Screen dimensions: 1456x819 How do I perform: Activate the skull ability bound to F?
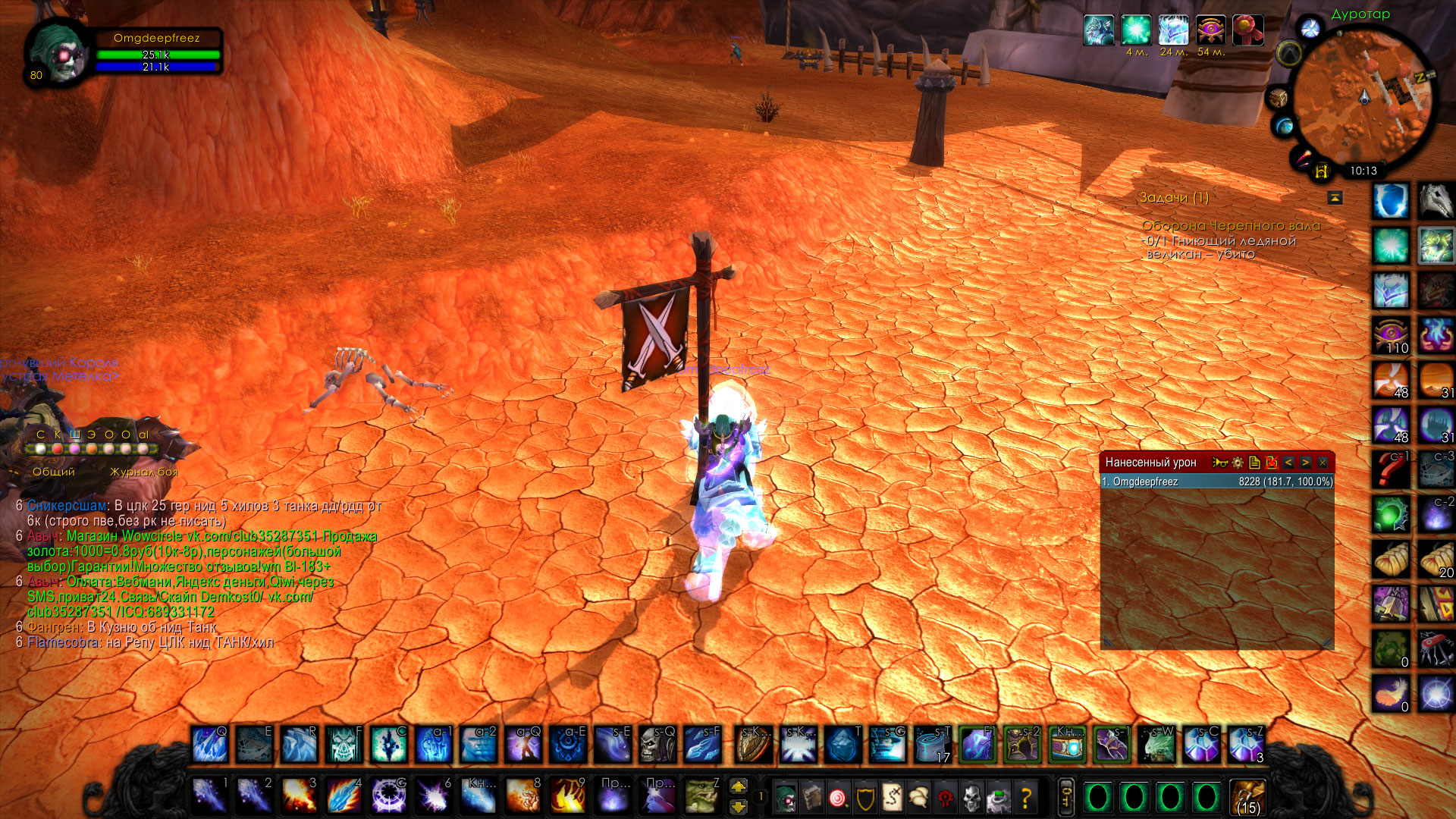coord(345,744)
